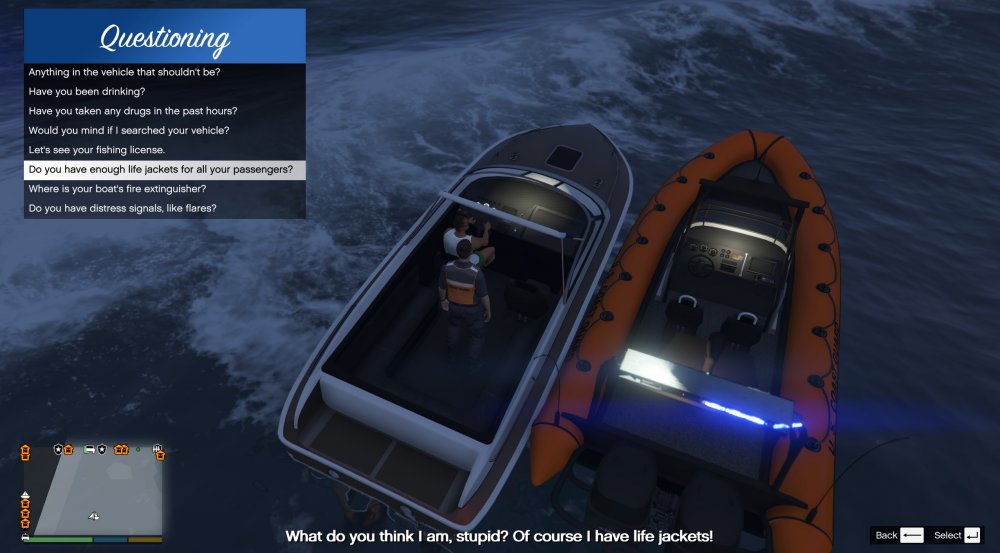The image size is (1000, 553).
Task: Ask about drugs taken in past hours
Action: click(133, 111)
